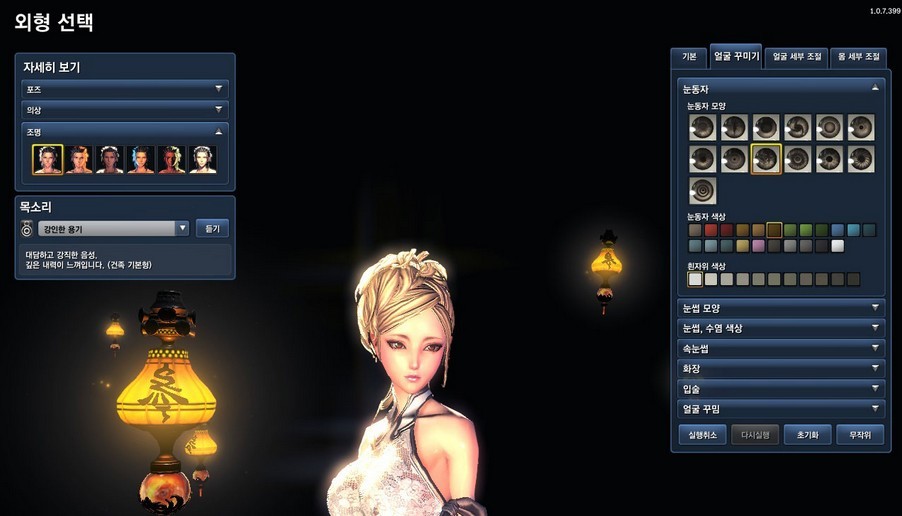Expand the 눈썹 모양 section
This screenshot has height=516, width=902.
coord(780,308)
